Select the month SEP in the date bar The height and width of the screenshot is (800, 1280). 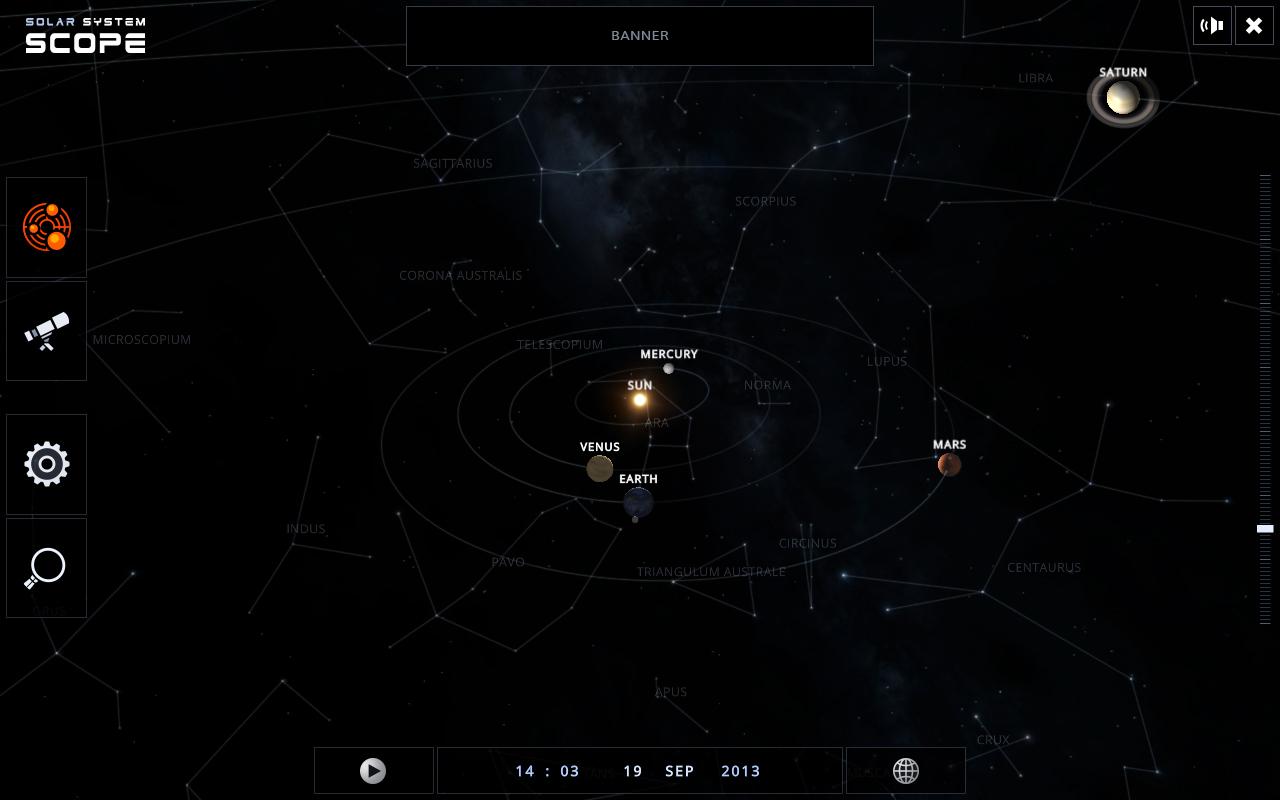point(679,771)
